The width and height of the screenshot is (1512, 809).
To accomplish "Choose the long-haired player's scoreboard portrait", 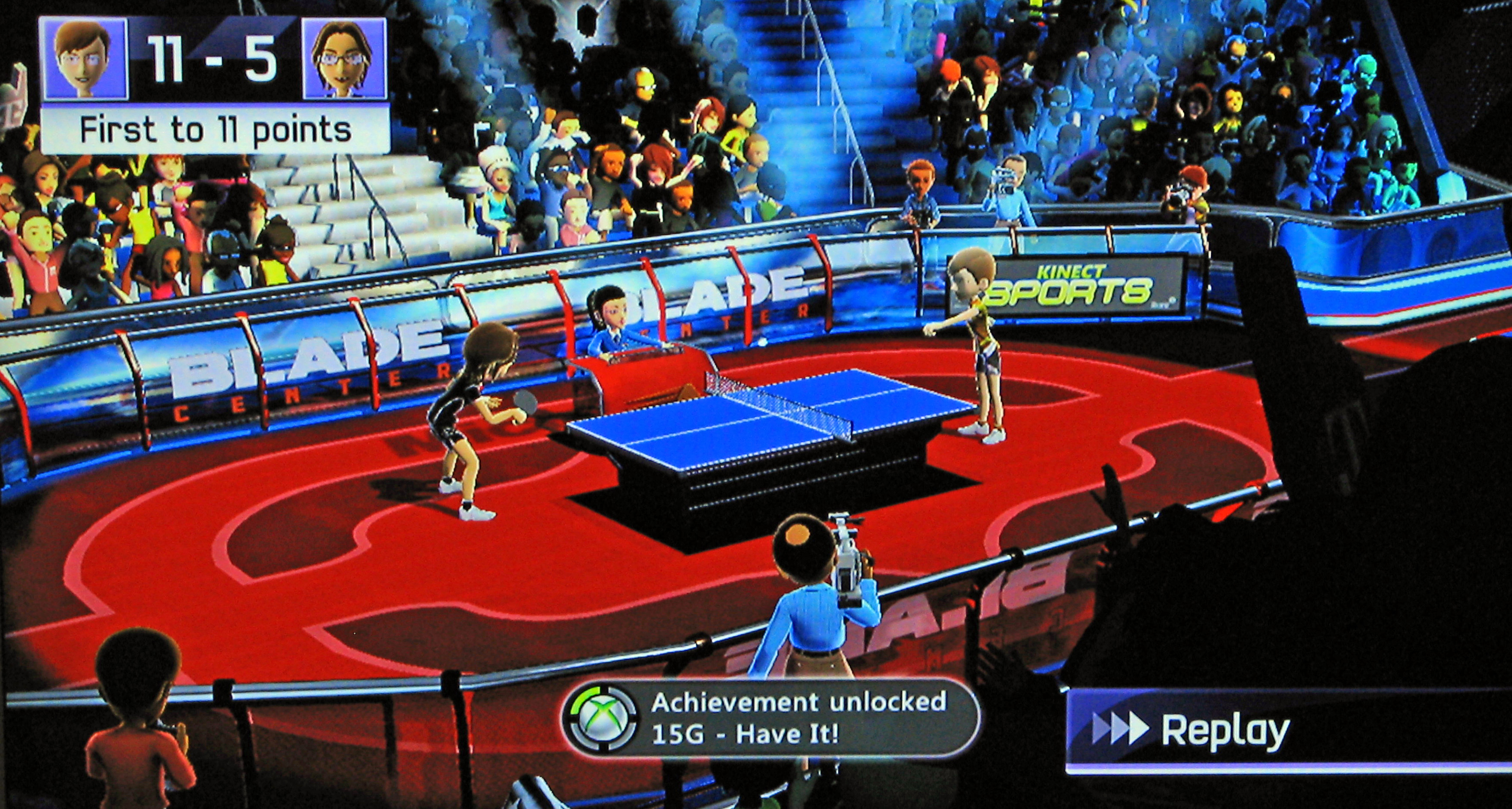I will tap(345, 59).
